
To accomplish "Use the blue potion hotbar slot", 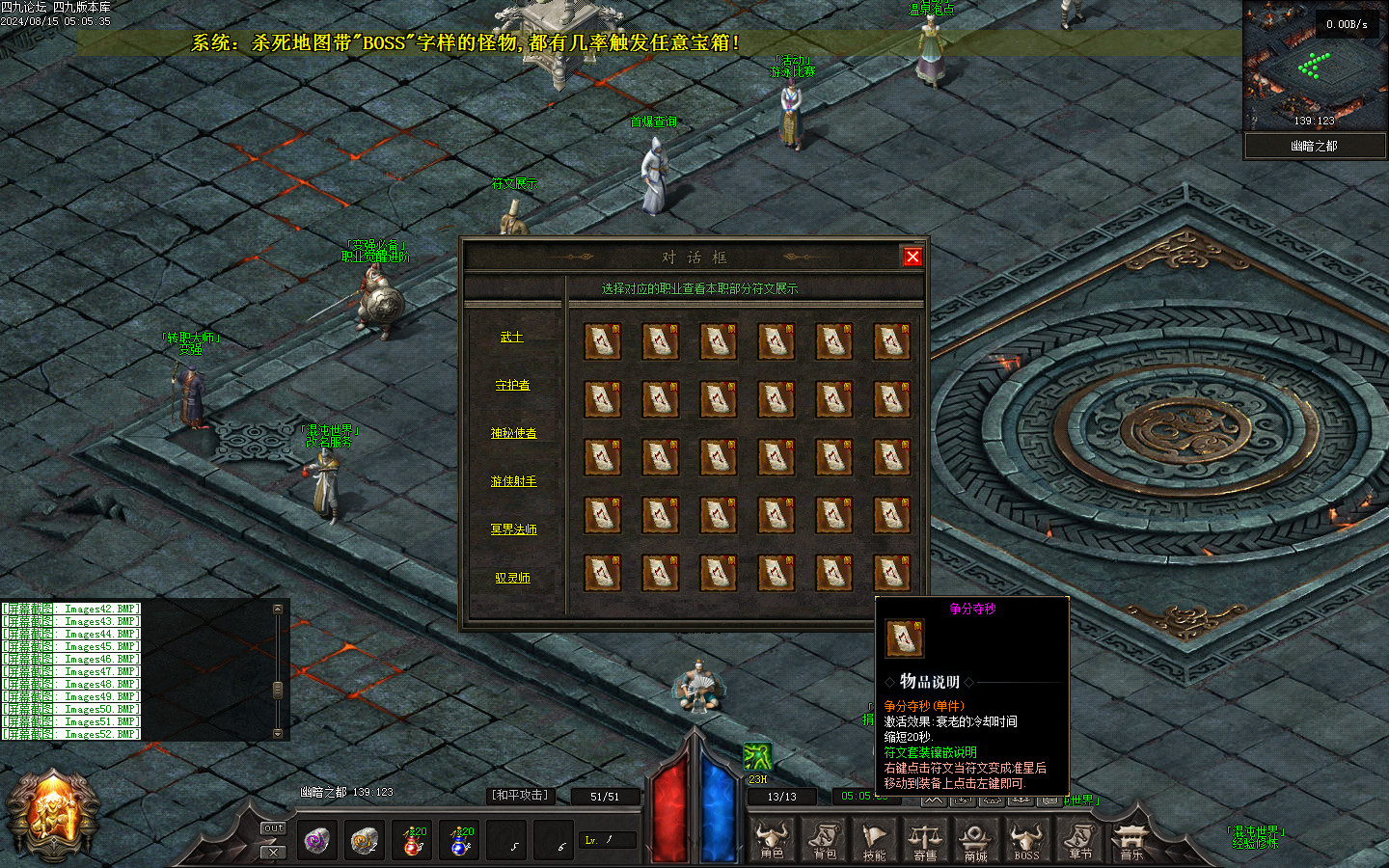I will pos(460,841).
